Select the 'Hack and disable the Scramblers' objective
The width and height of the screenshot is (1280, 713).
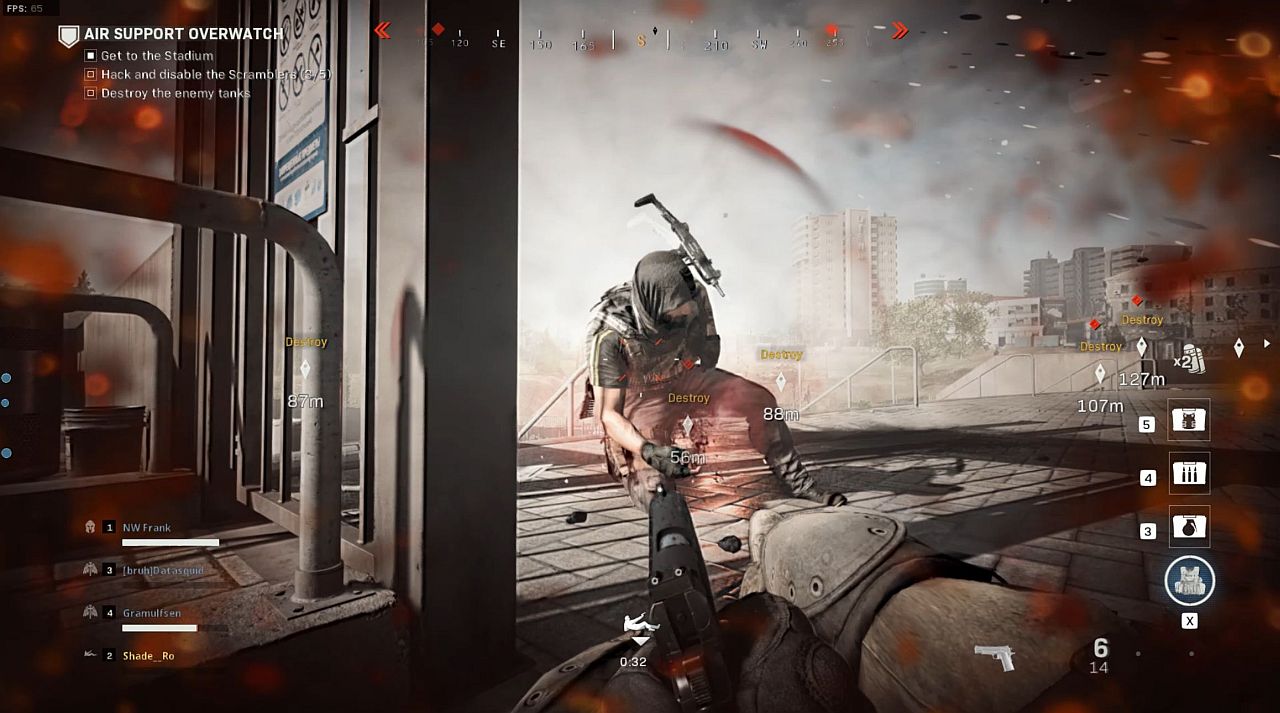215,75
